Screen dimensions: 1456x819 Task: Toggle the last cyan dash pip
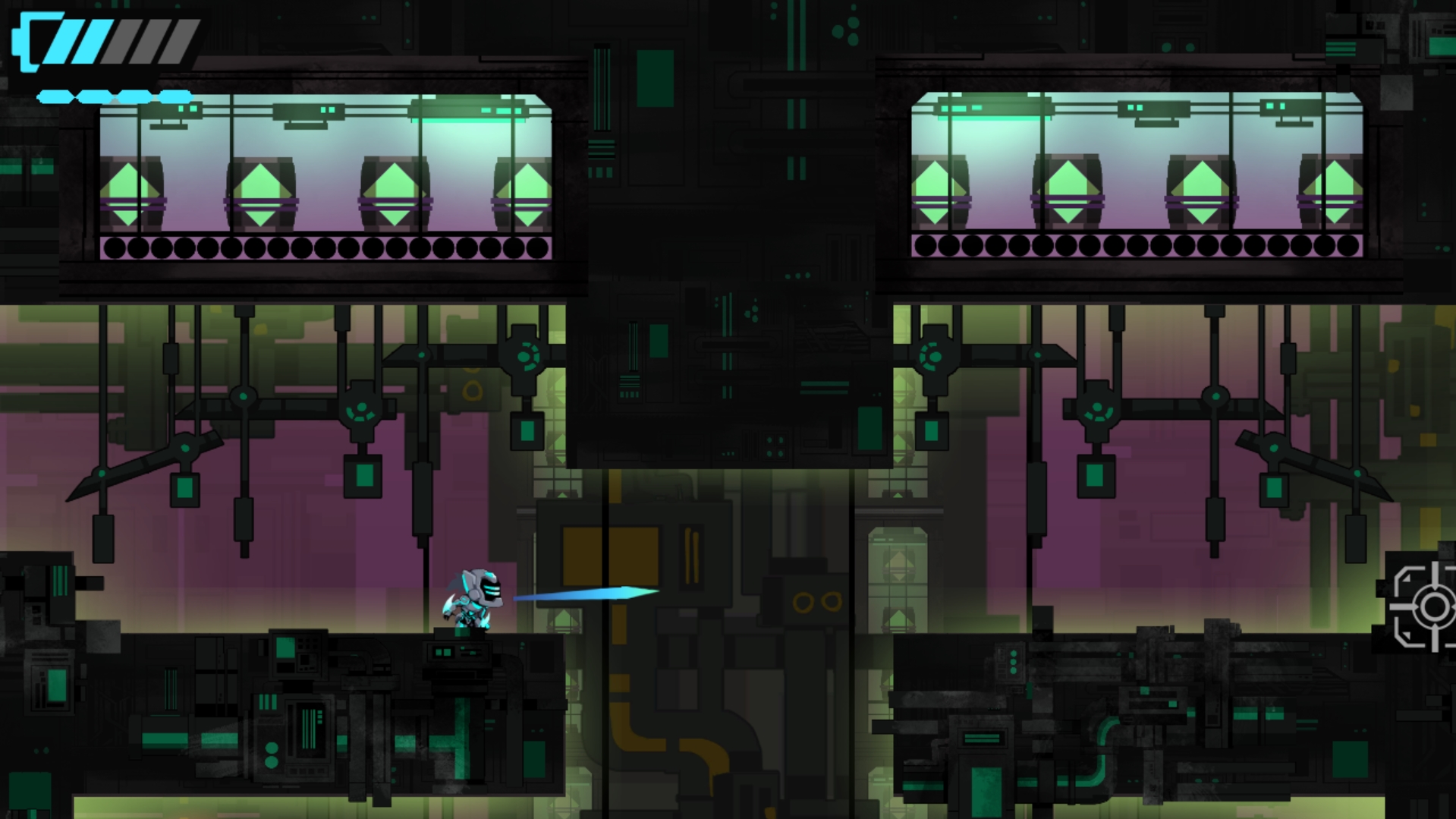[x=176, y=96]
